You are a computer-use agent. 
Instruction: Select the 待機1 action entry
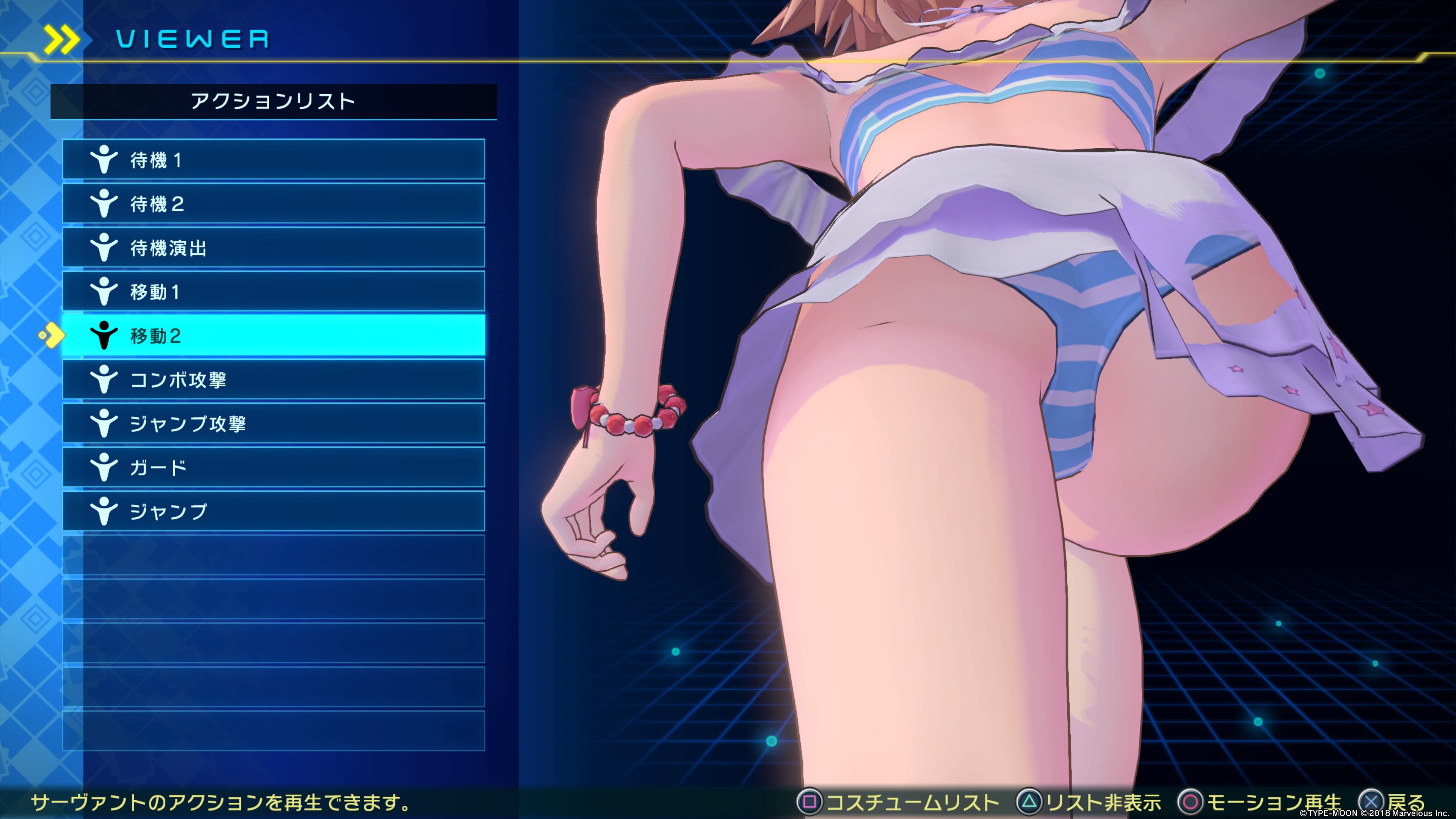click(273, 160)
